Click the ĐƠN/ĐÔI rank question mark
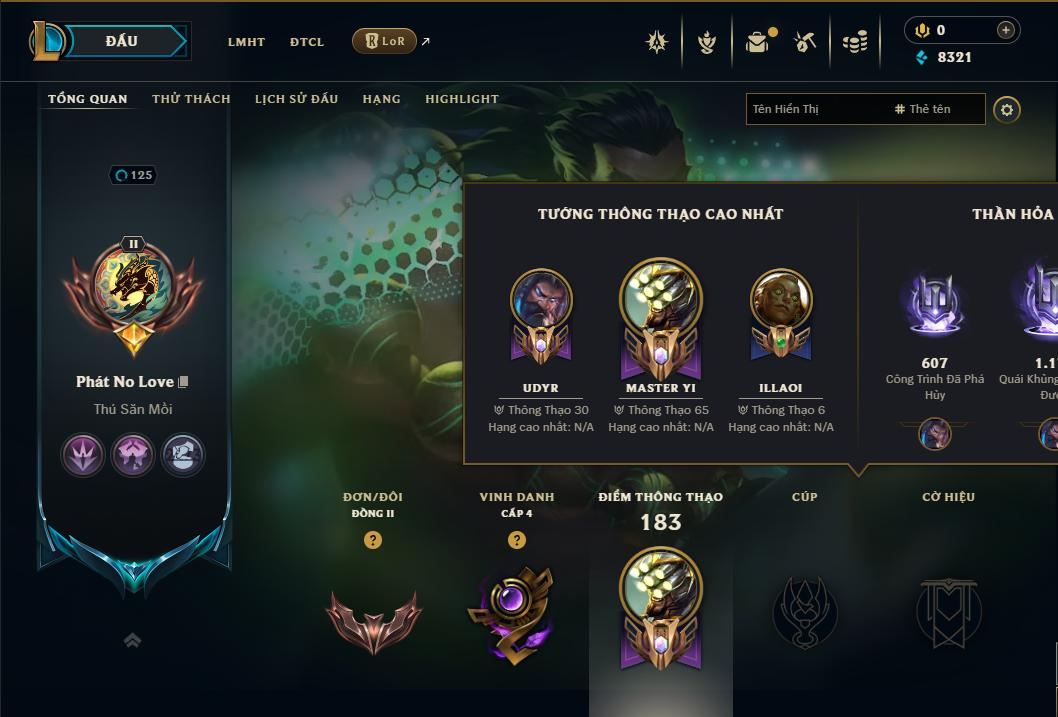 click(373, 540)
